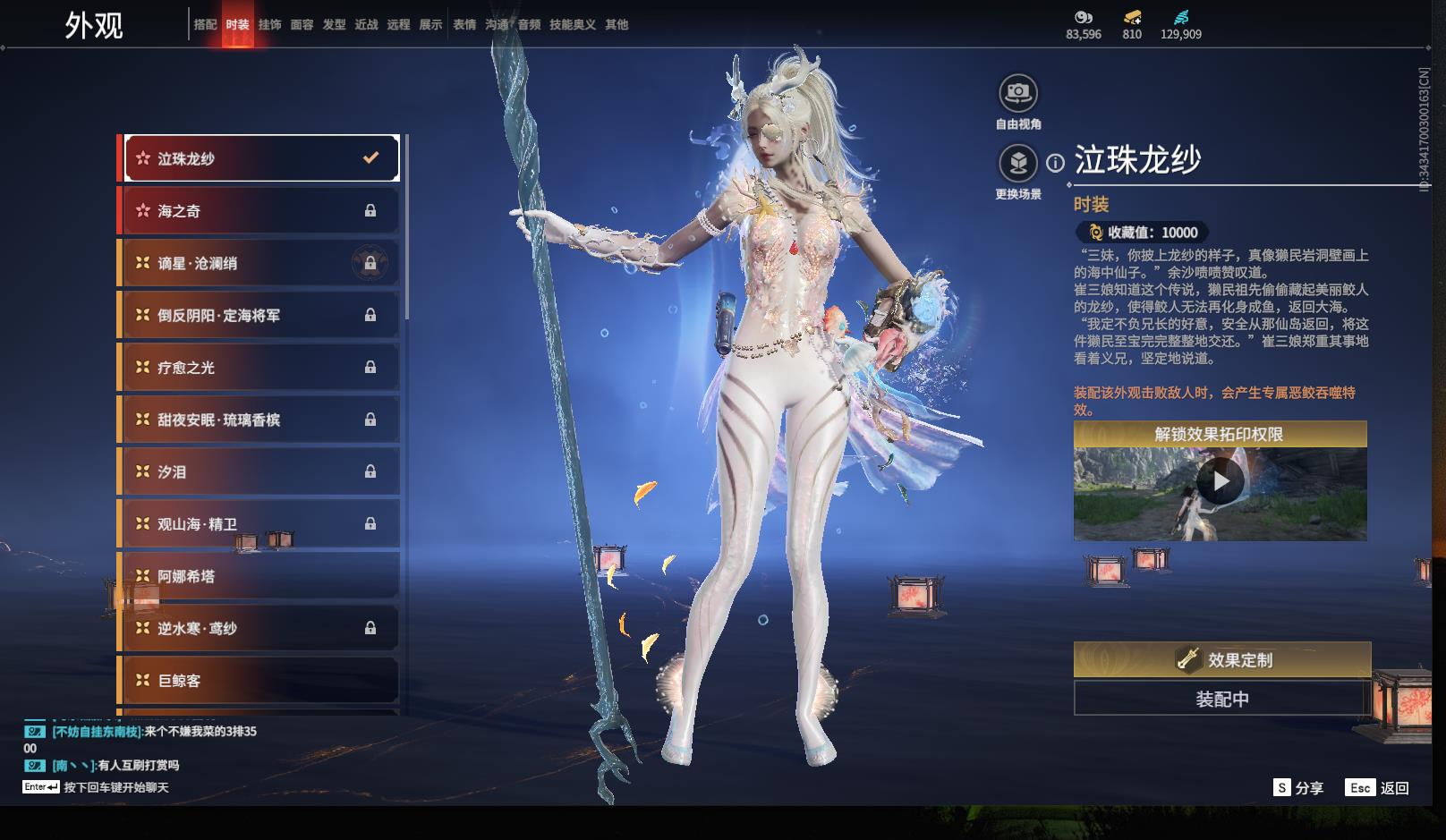Select the 倒反阴阳·定海将军 outfit
The width and height of the screenshot is (1446, 840).
pyautogui.click(x=259, y=315)
